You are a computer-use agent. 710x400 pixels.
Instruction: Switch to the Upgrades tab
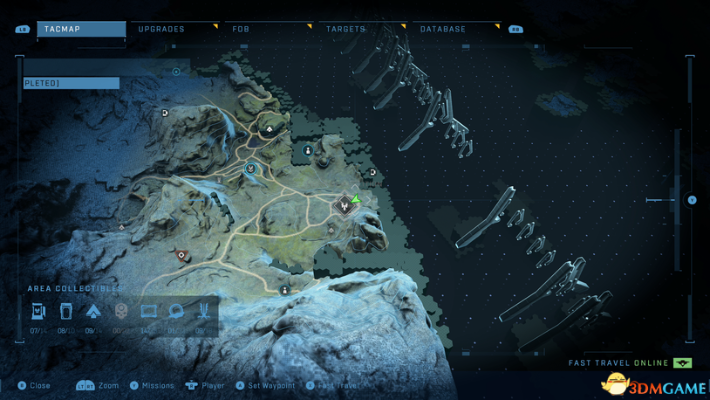[x=161, y=29]
